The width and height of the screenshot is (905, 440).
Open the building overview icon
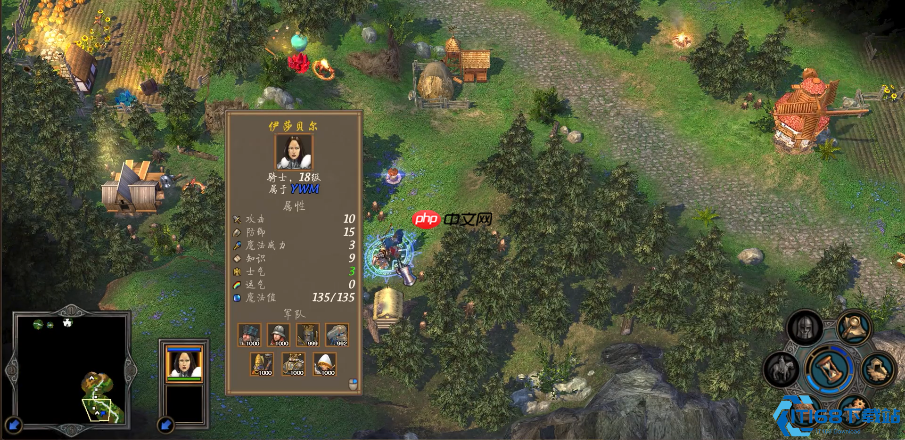pos(876,369)
